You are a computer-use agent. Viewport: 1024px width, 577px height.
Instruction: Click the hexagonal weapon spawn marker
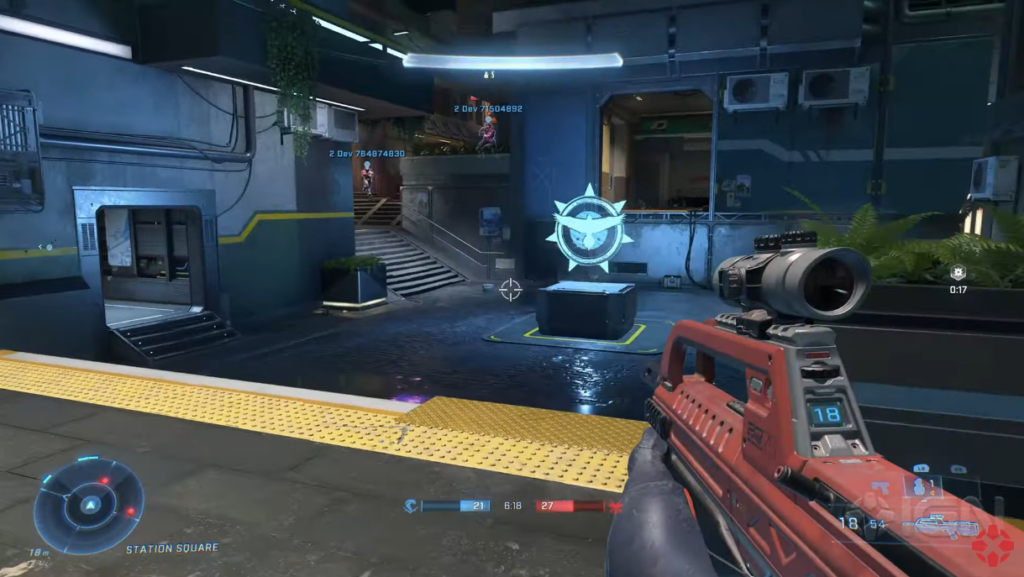pyautogui.click(x=958, y=272)
